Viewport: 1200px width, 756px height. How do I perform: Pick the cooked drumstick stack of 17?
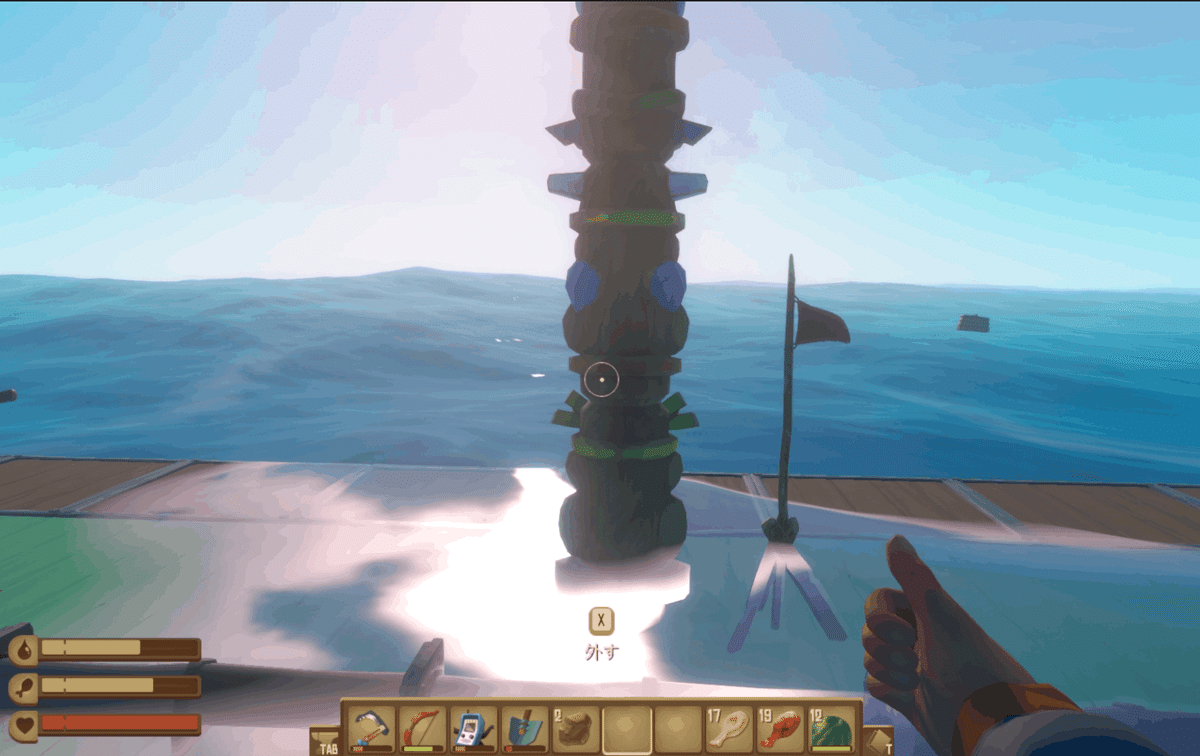click(x=729, y=728)
